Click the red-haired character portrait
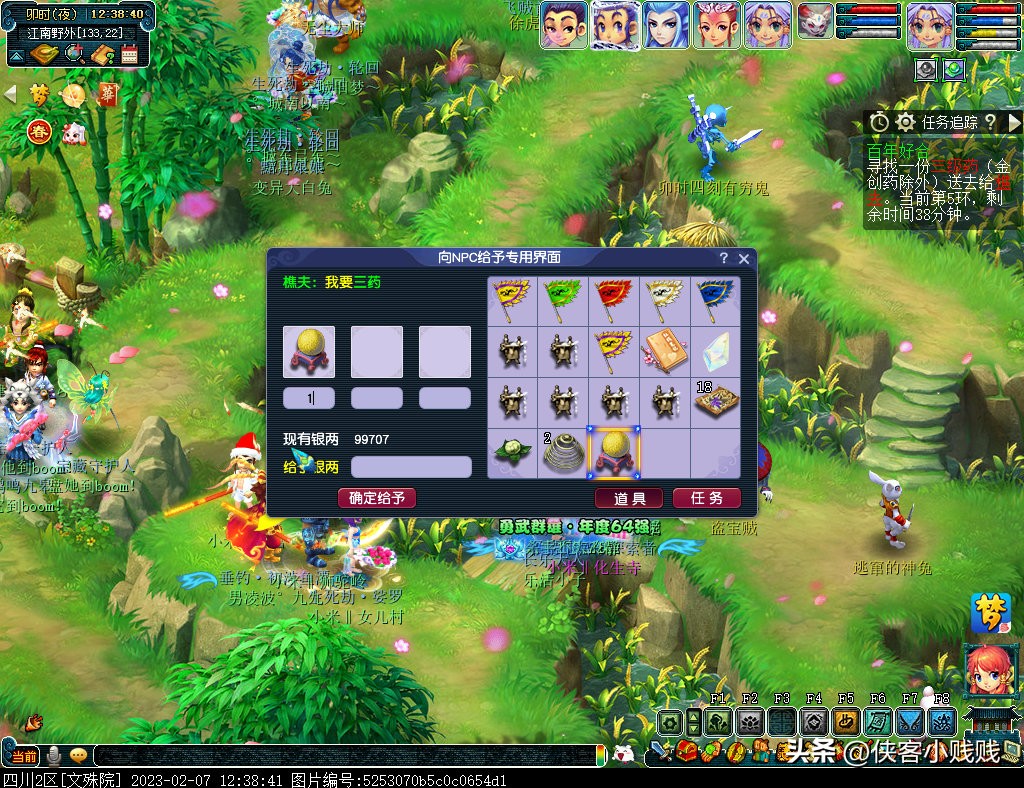 (990, 671)
